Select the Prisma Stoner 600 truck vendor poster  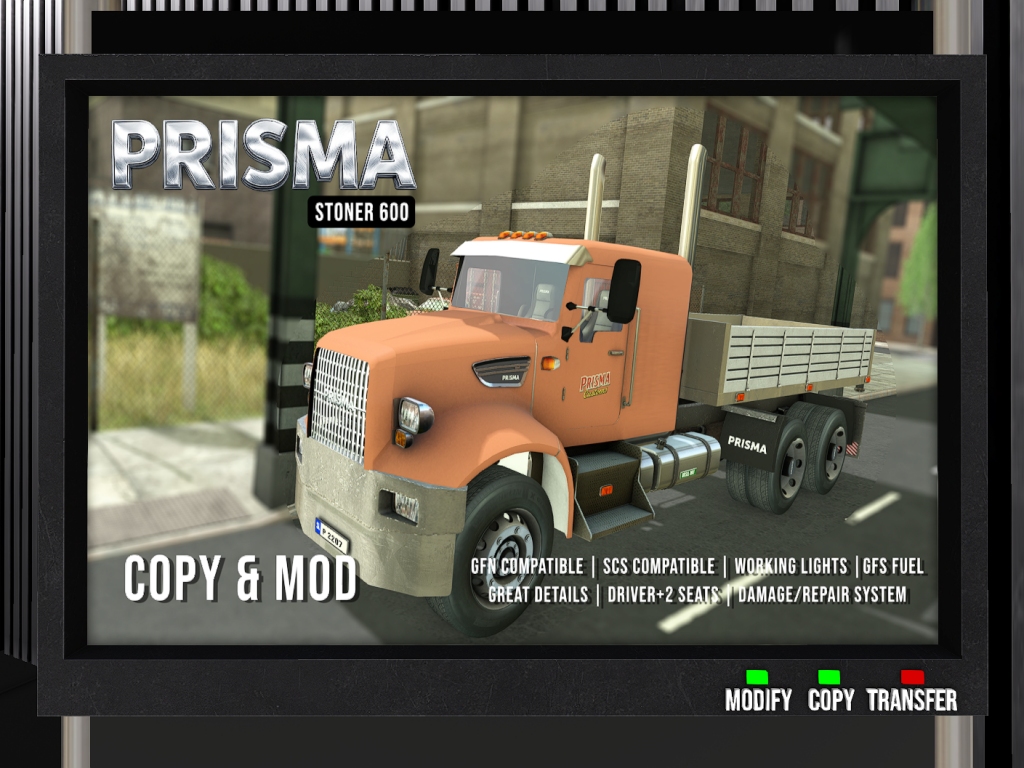point(512,370)
